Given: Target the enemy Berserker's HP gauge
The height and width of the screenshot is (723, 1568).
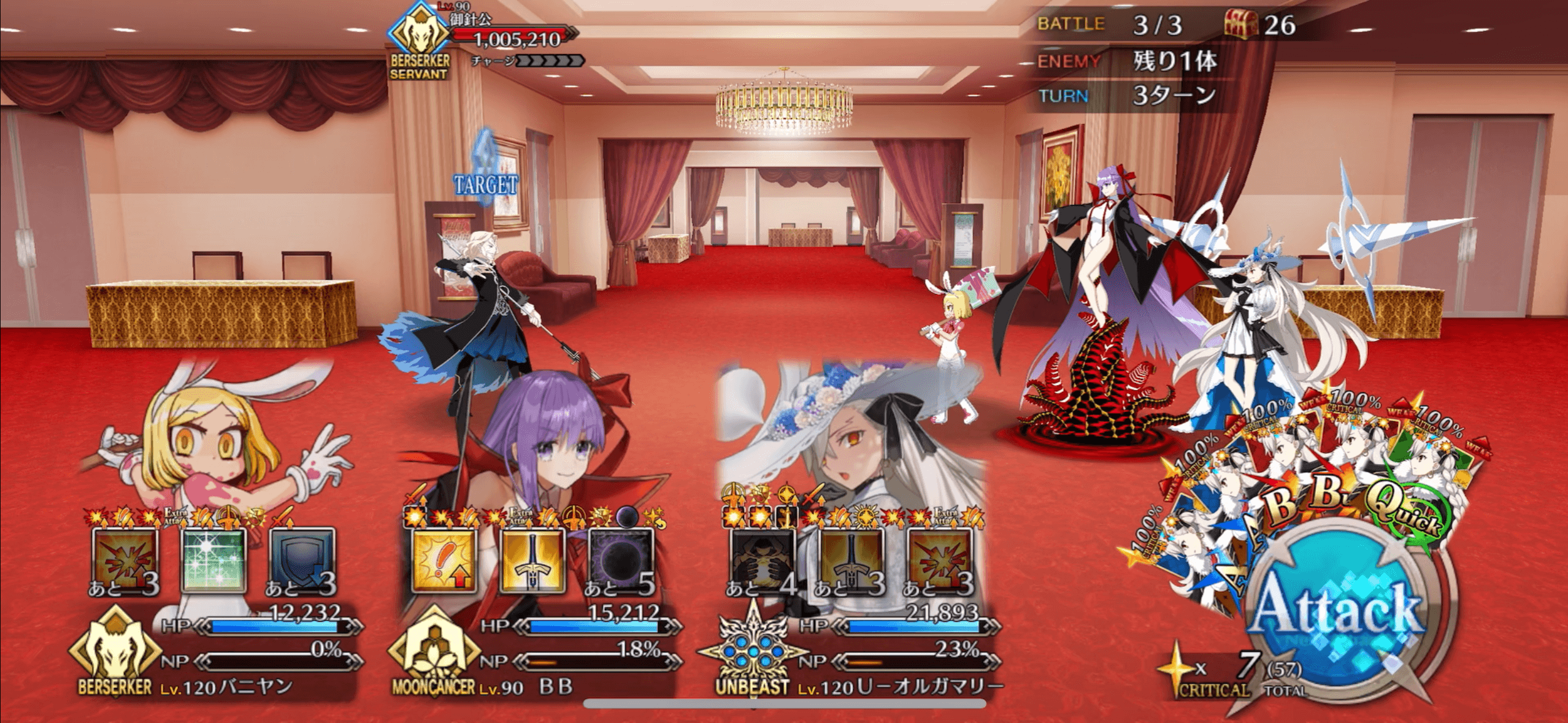Looking at the screenshot, I should click(x=515, y=38).
